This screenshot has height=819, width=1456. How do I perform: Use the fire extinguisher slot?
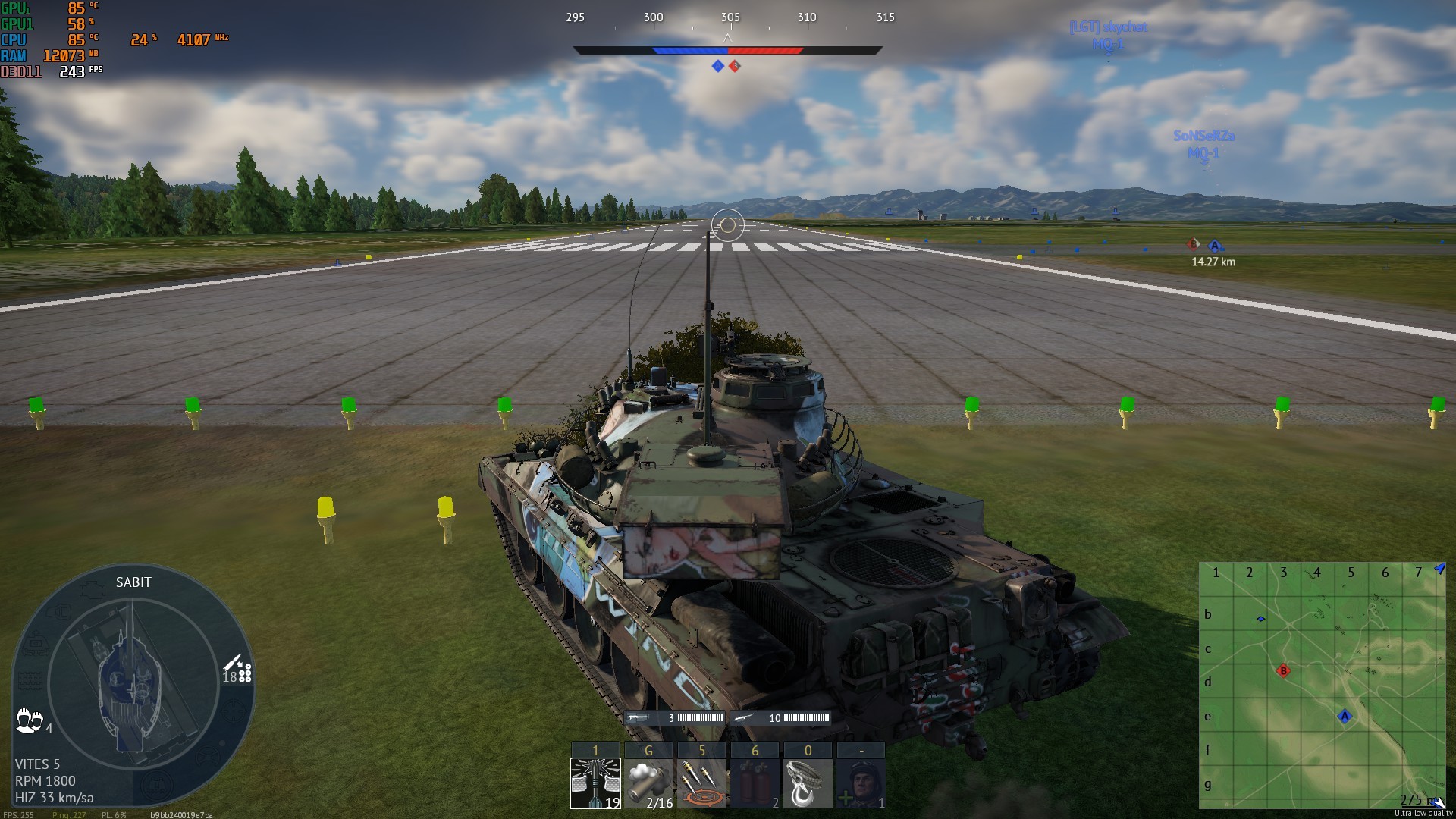click(755, 783)
